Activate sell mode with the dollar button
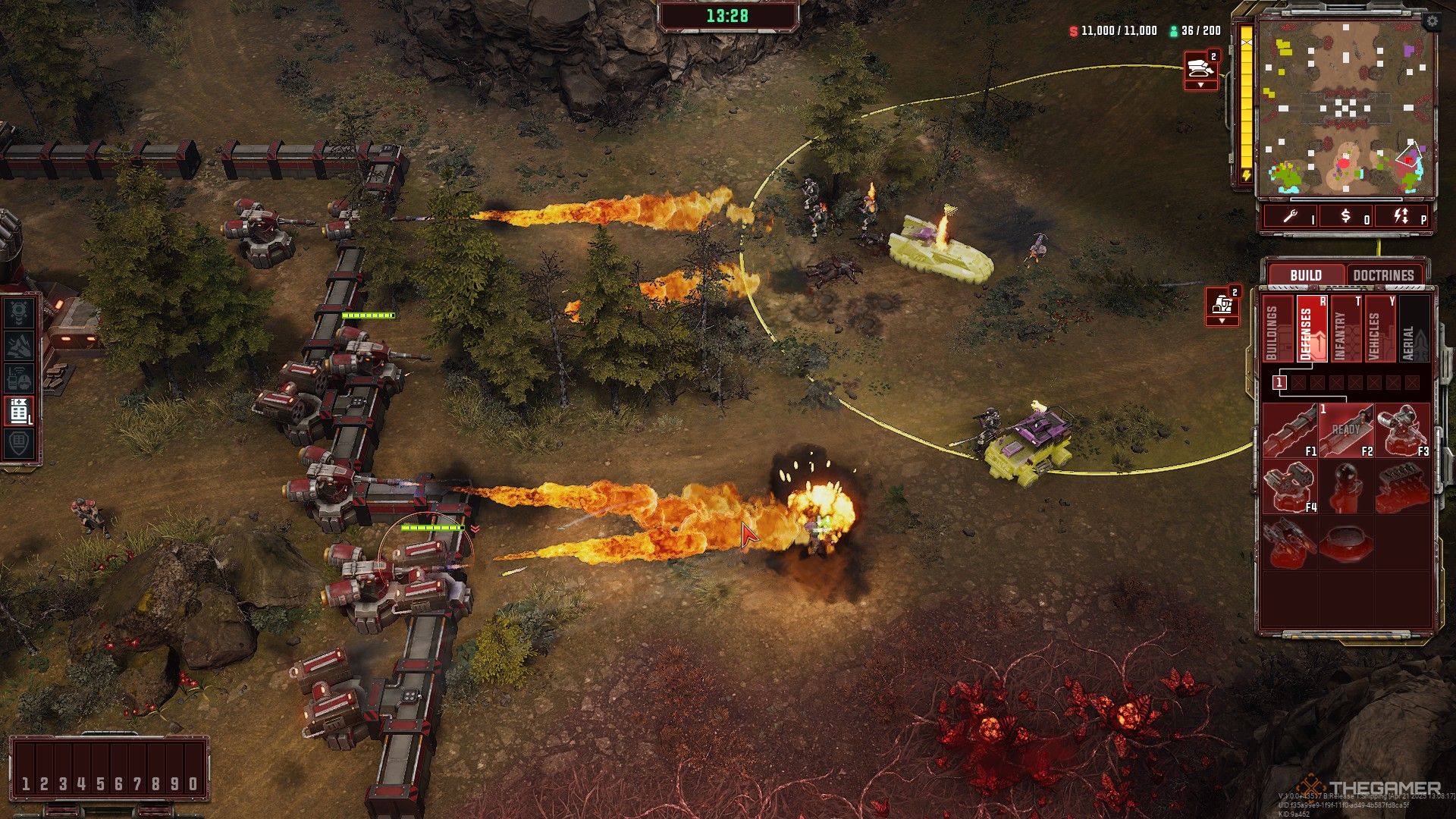Viewport: 1456px width, 819px height. (x=1346, y=217)
